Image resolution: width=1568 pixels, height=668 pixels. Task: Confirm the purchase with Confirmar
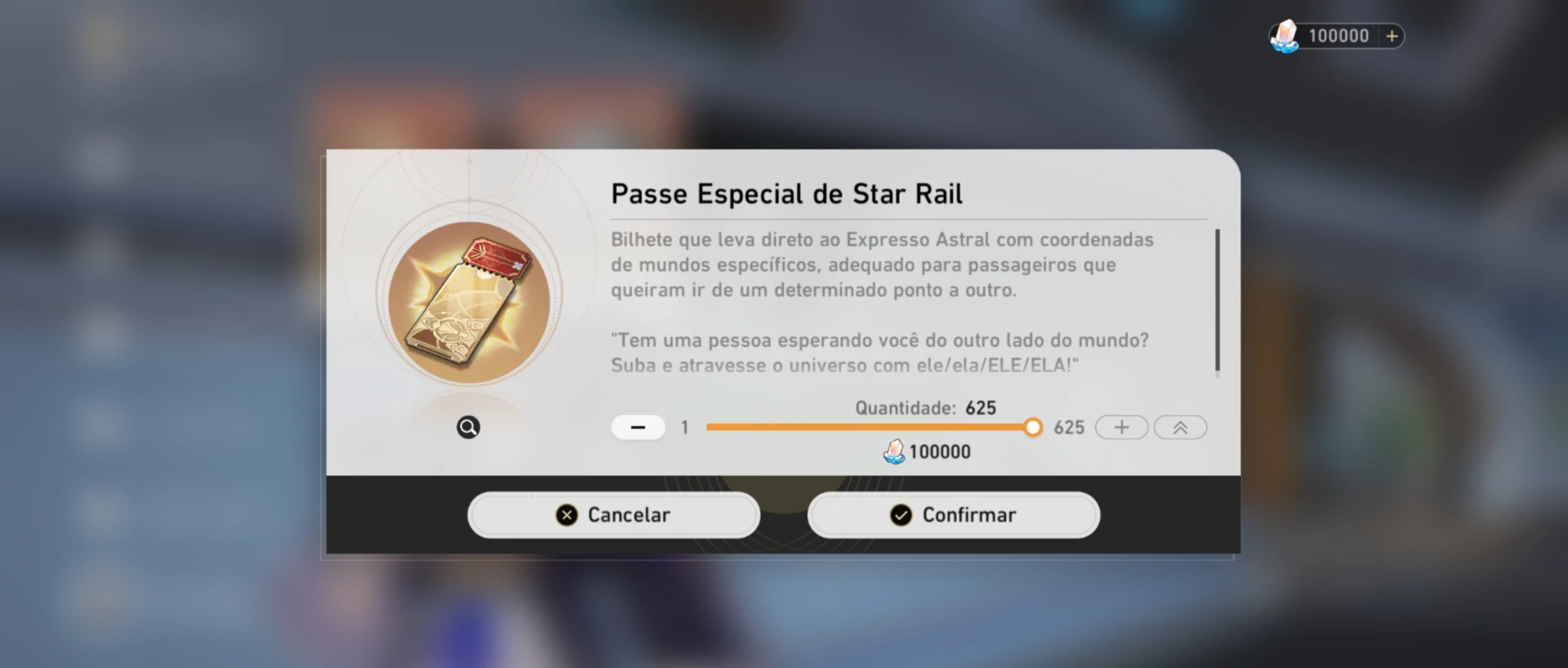(x=954, y=515)
